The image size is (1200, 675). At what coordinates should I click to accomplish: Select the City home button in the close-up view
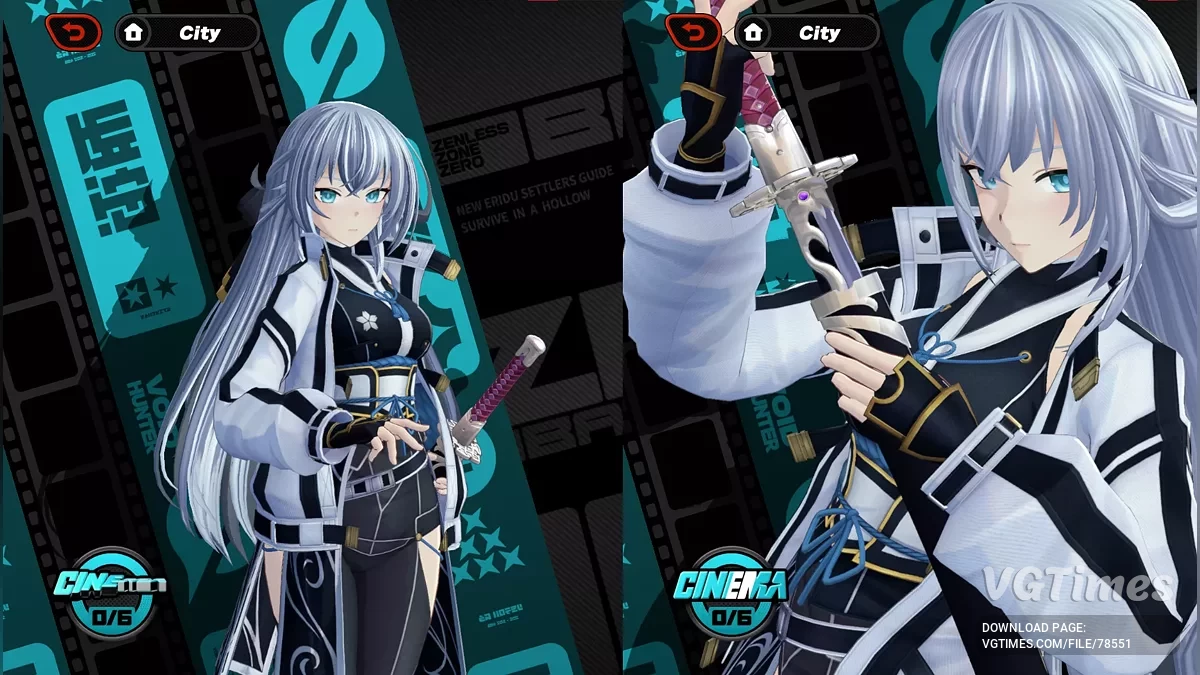[x=806, y=33]
